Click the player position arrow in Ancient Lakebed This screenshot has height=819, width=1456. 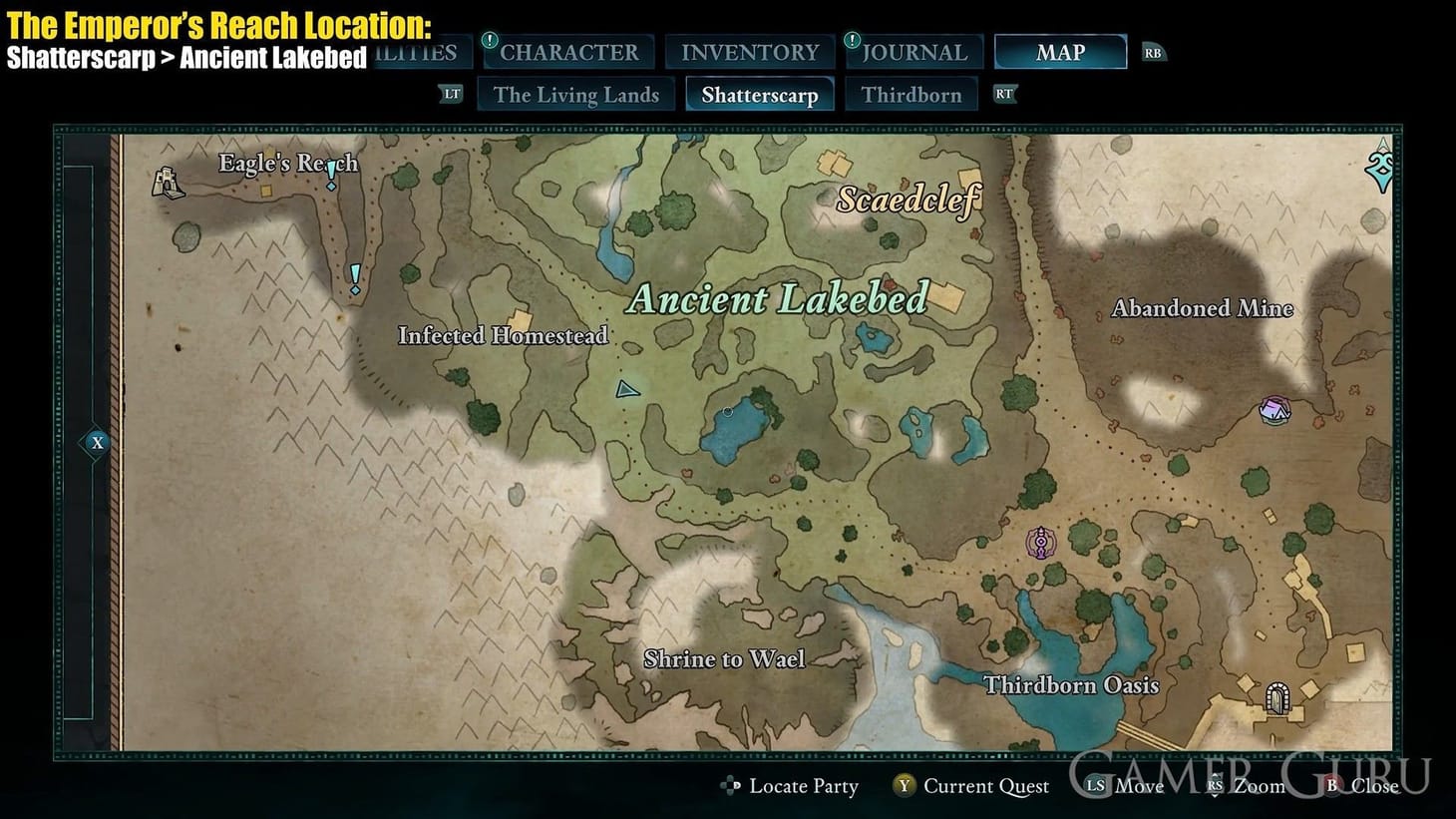[x=627, y=388]
